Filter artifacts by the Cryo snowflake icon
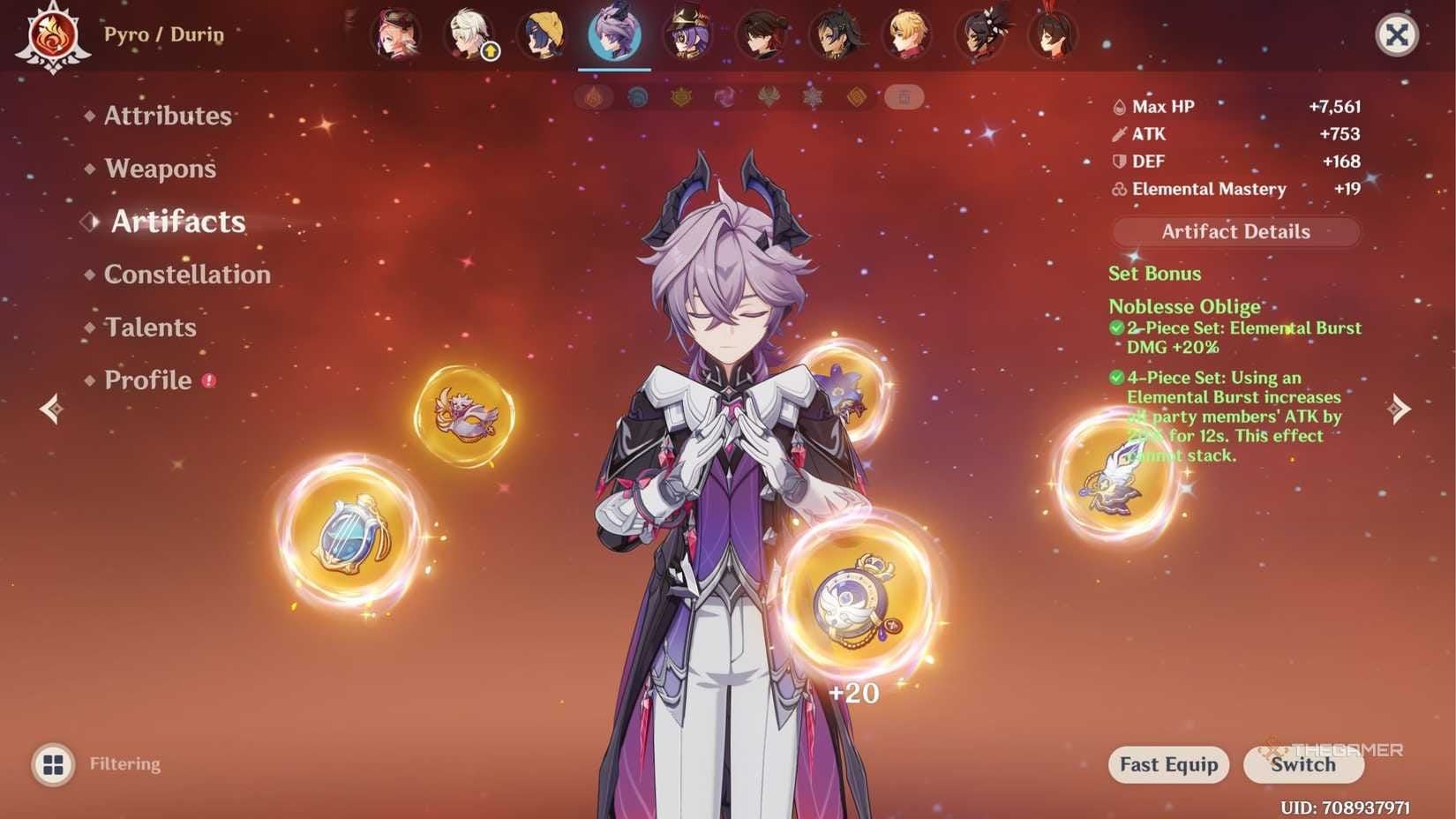 coord(811,98)
